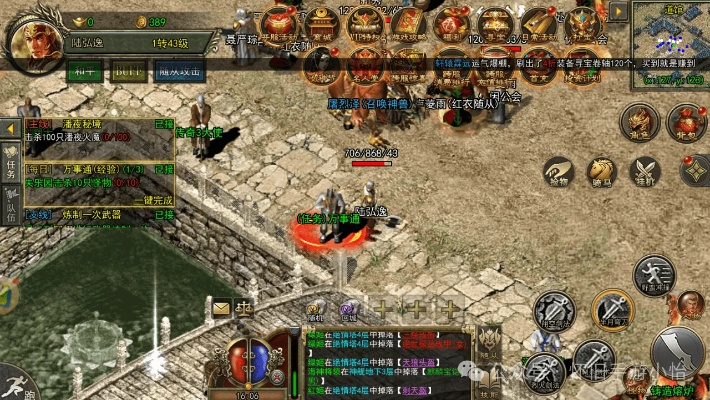Open the 开服活动 event icon
This screenshot has width=710, height=400.
click(x=277, y=26)
